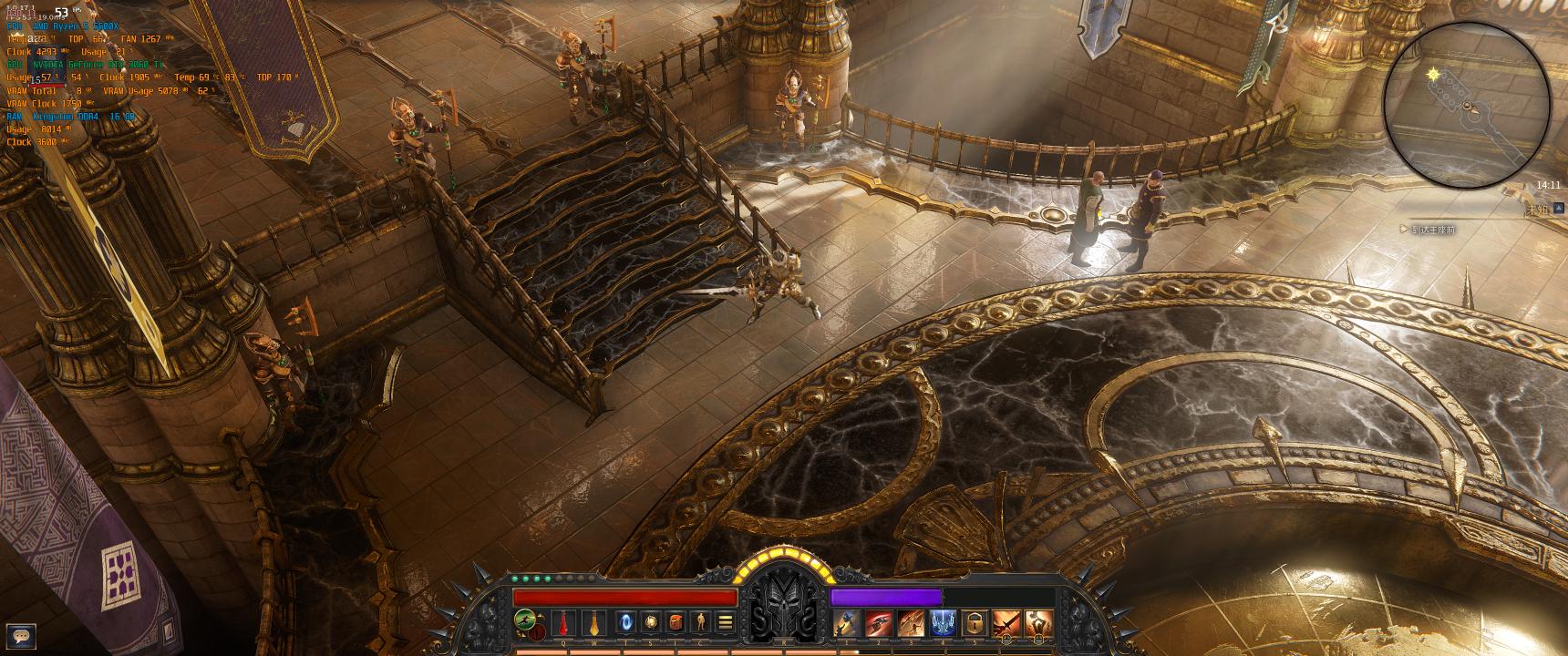
Task: Activate the orange claw slash skill
Action: tap(911, 622)
